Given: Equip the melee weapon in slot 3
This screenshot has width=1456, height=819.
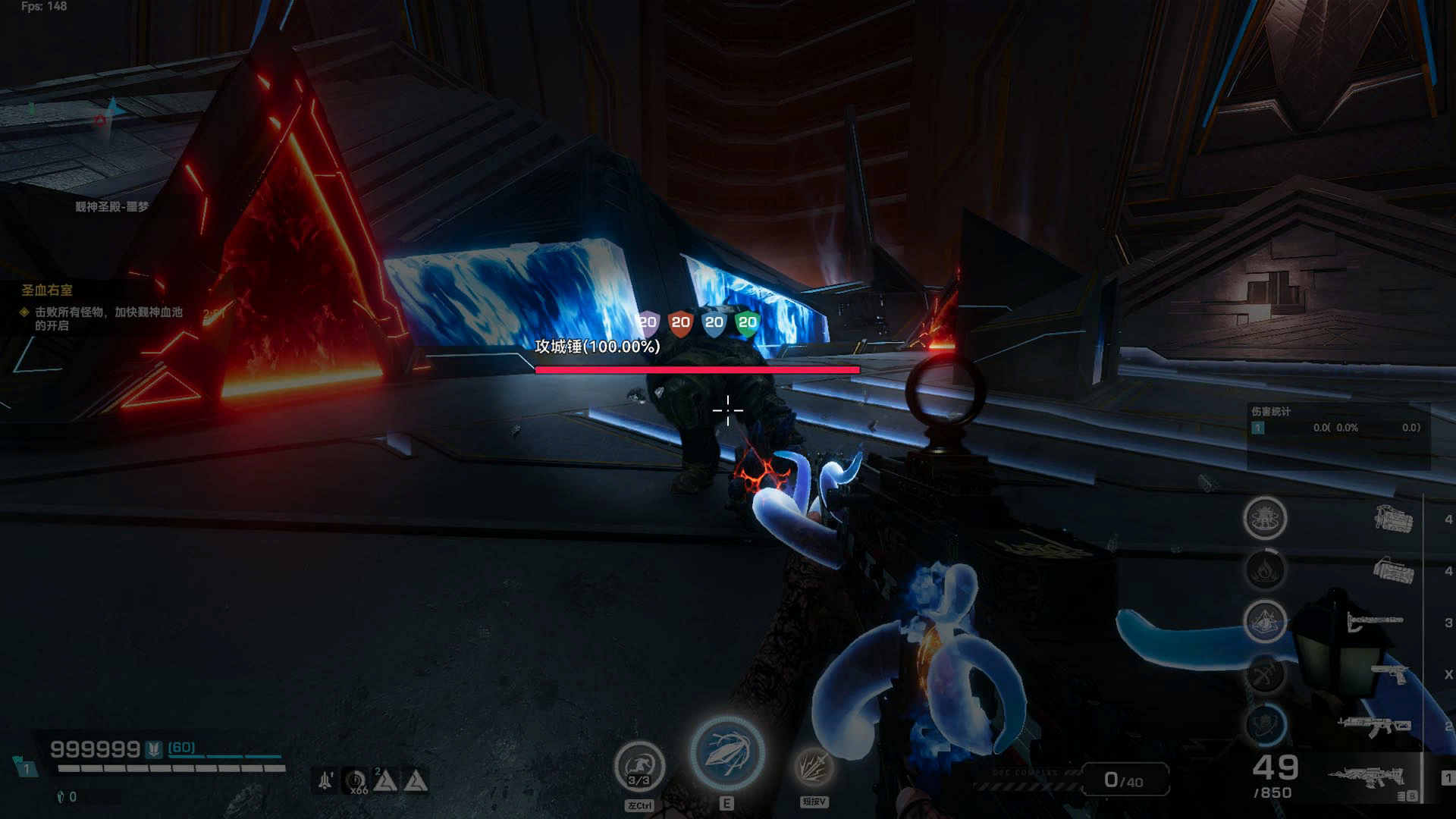Looking at the screenshot, I should click(1374, 622).
